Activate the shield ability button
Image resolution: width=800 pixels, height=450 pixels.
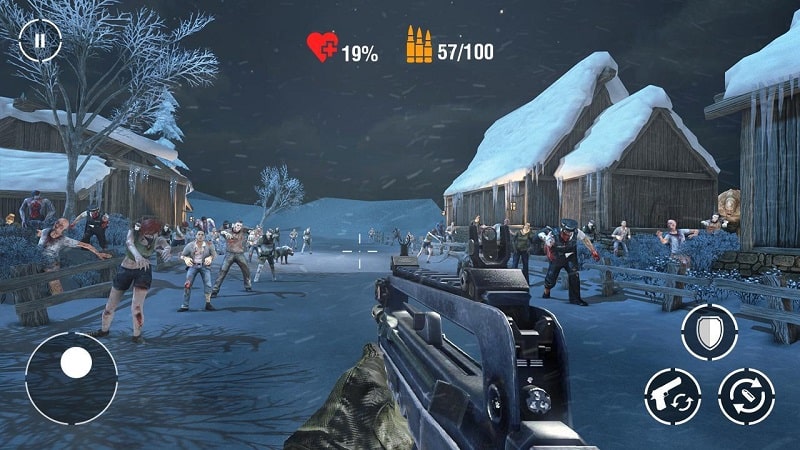[x=709, y=332]
